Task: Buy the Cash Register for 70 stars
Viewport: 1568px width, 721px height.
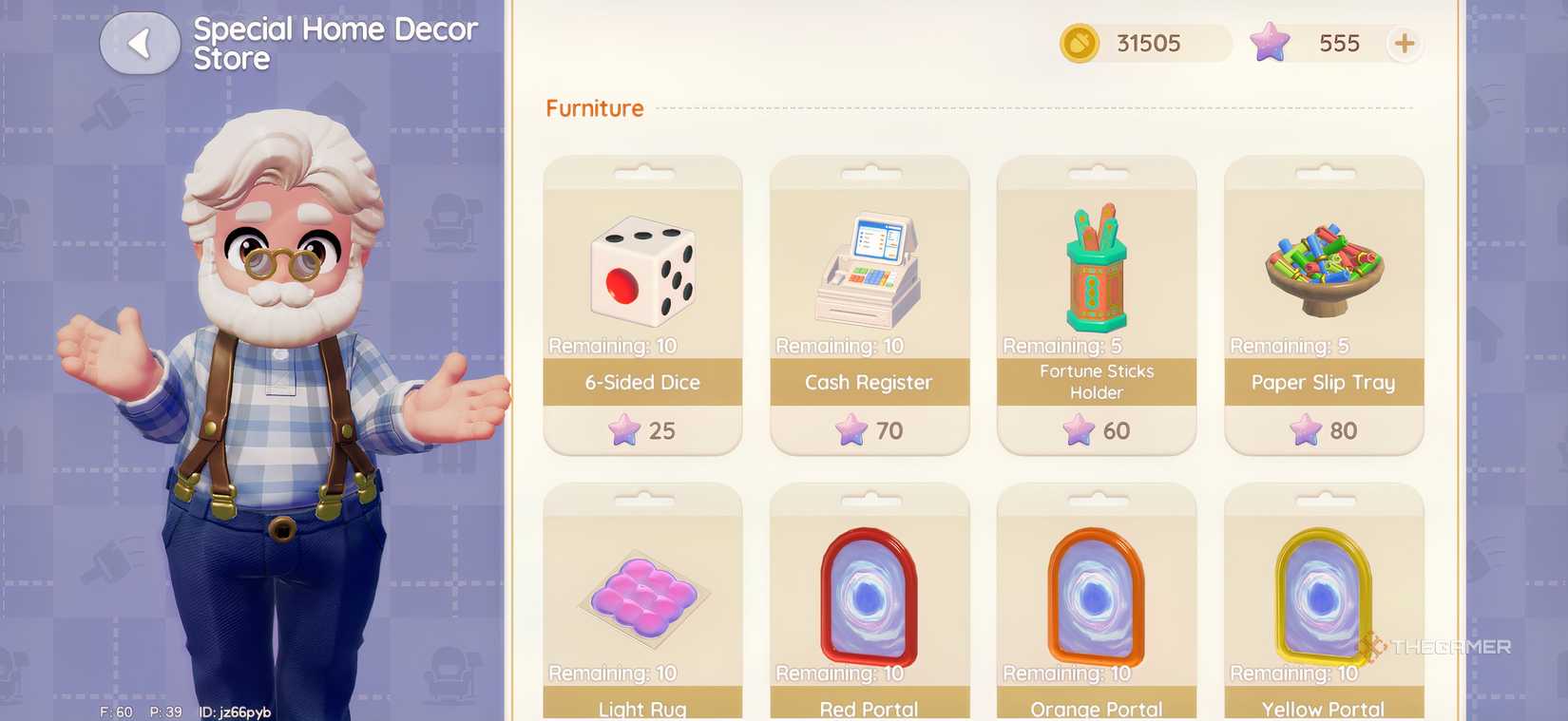Action: pyautogui.click(x=869, y=430)
